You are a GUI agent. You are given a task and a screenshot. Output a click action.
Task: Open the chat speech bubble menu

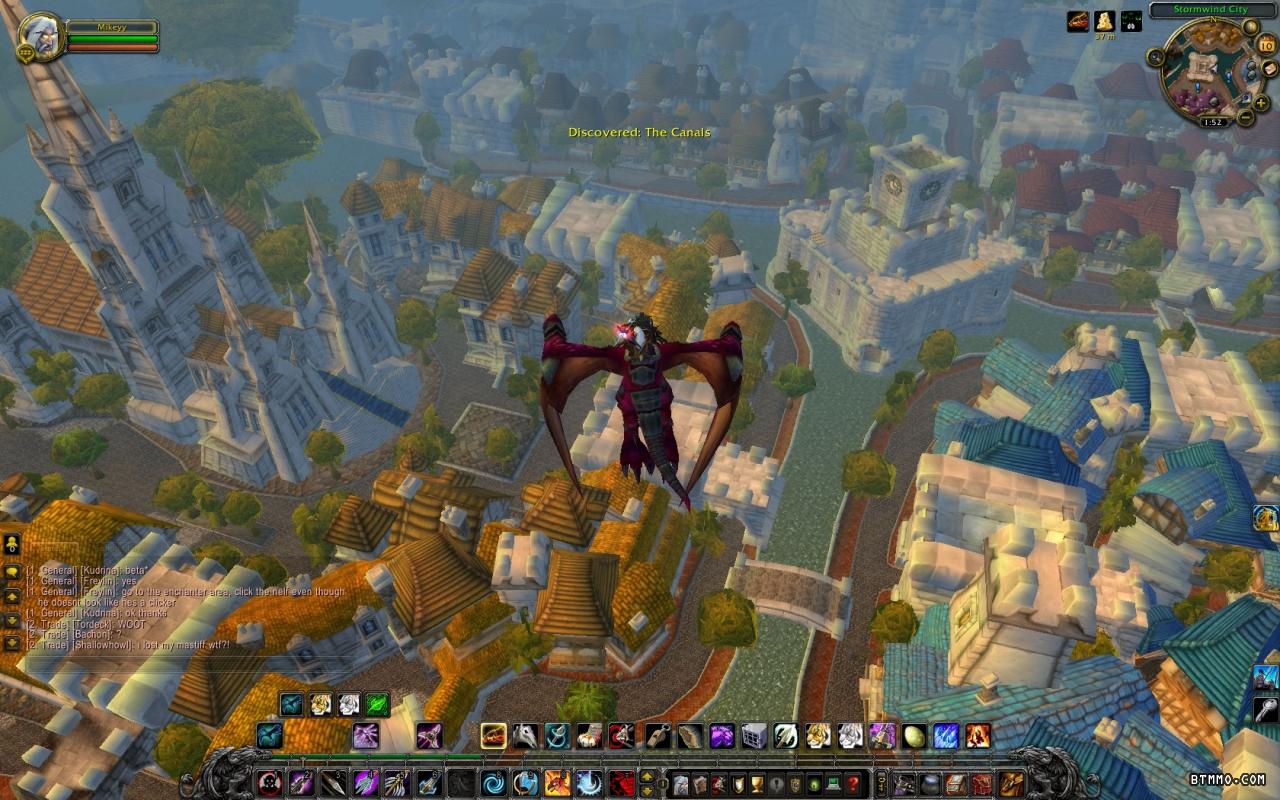pos(12,571)
